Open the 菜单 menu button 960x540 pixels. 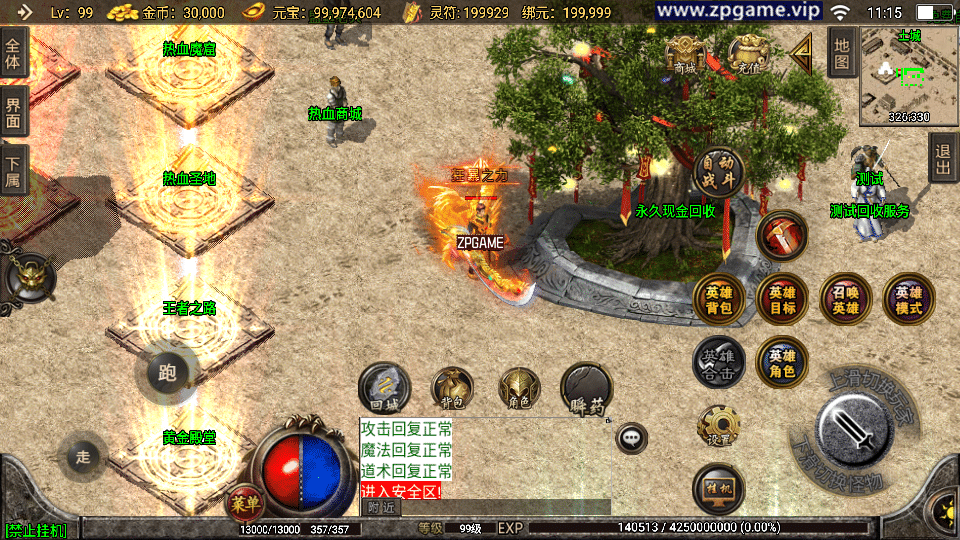coord(242,500)
